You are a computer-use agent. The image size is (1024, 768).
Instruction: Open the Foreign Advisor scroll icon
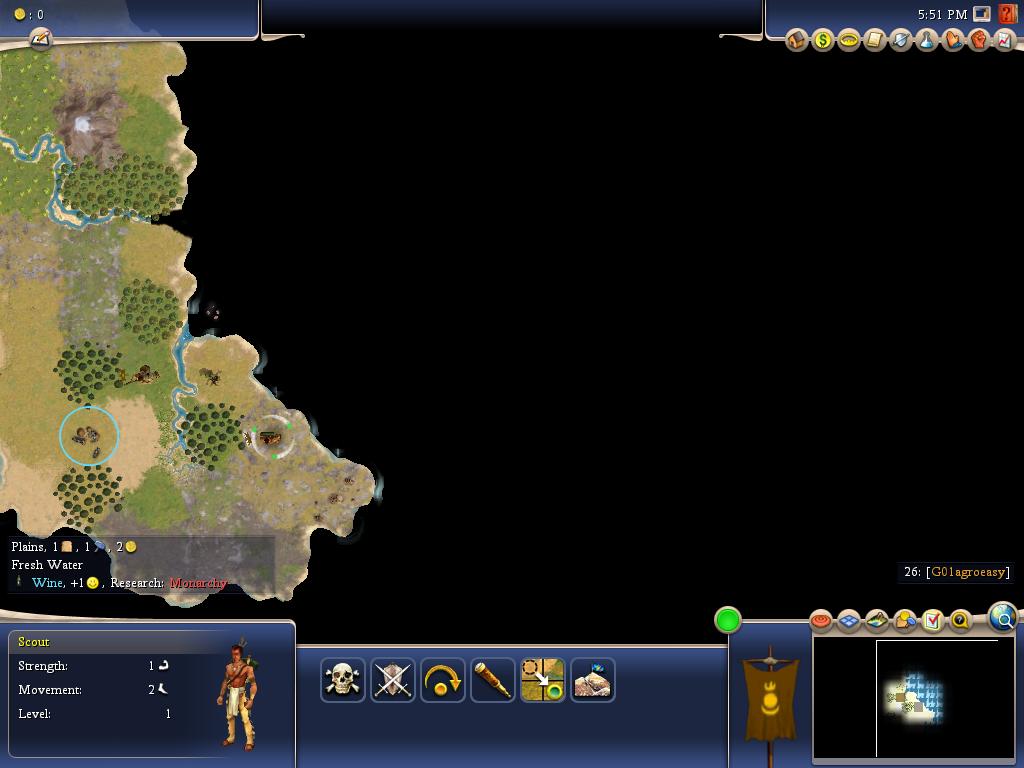[875, 40]
